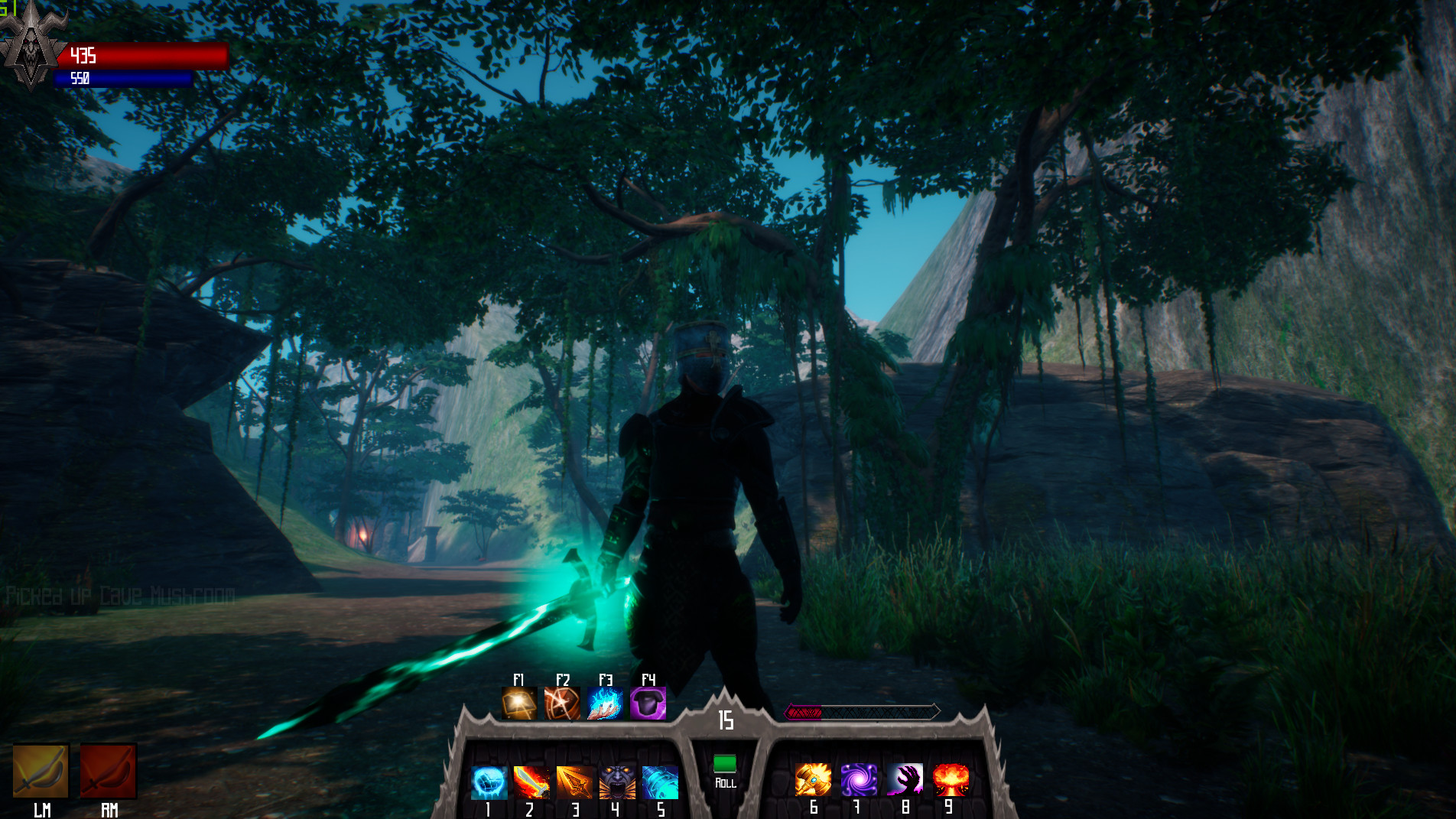Choose the orange slashed shield icon
Screen dimensions: 1456x819
pyautogui.click(x=562, y=704)
